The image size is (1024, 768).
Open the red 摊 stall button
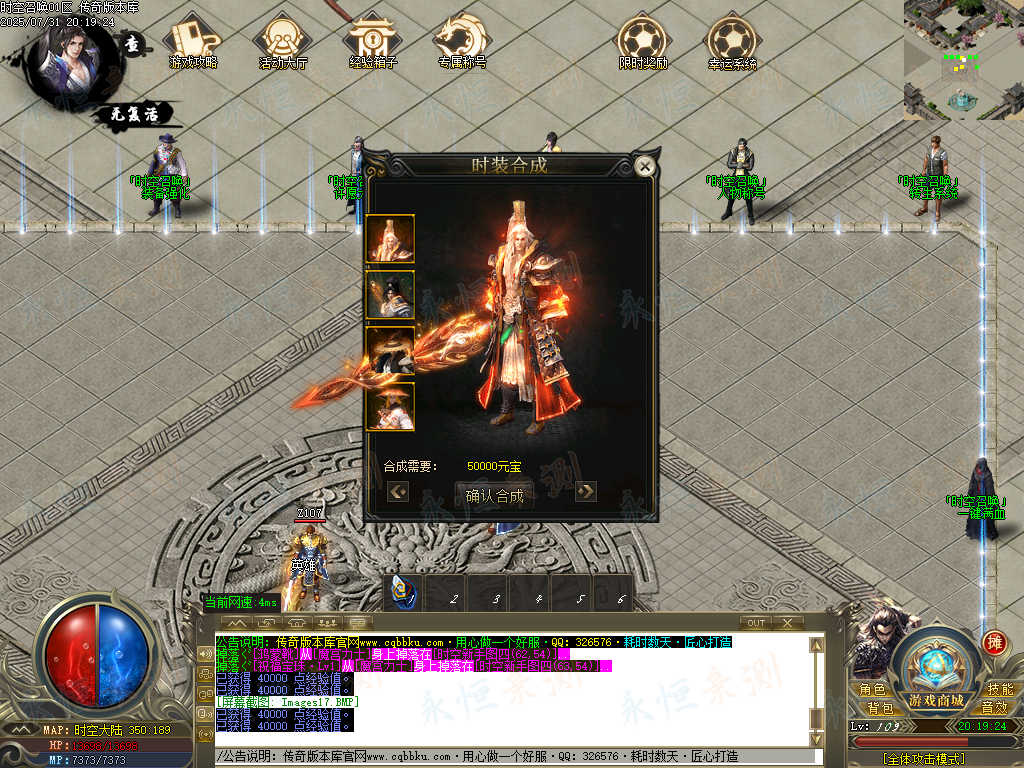(994, 642)
